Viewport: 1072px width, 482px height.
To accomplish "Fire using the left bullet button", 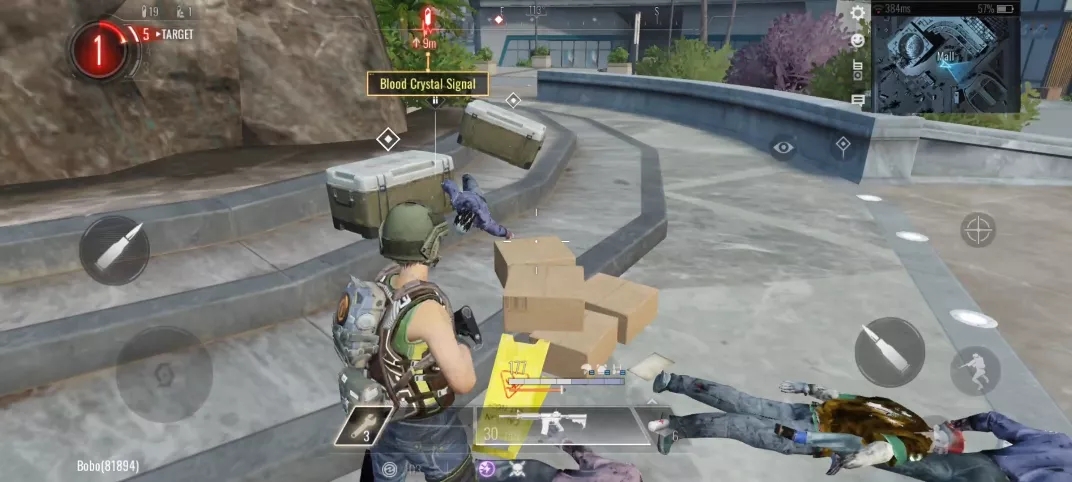I will click(114, 250).
